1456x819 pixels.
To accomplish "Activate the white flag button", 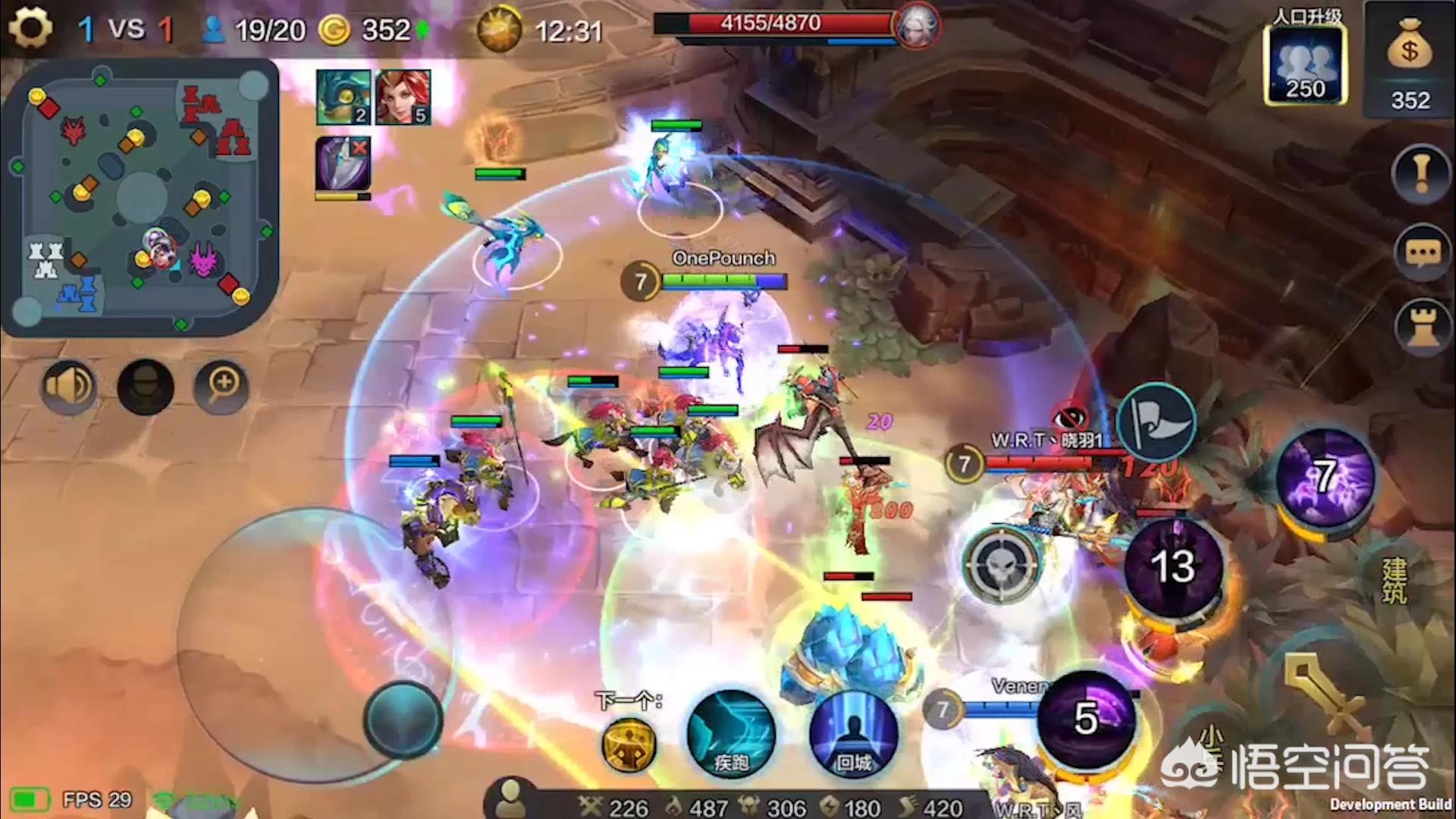I will (1156, 422).
